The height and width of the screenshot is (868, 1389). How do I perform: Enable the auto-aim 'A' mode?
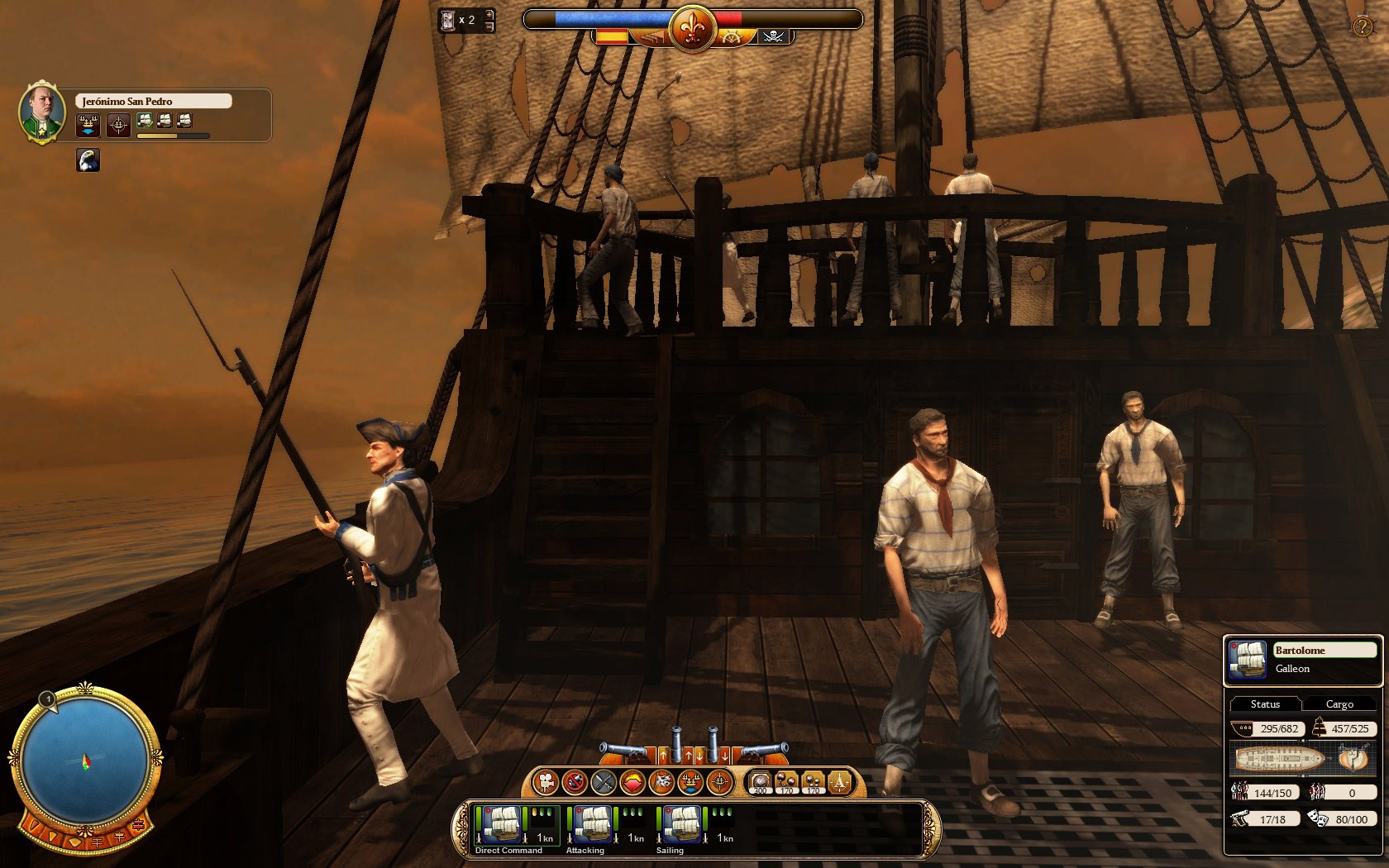(x=840, y=780)
